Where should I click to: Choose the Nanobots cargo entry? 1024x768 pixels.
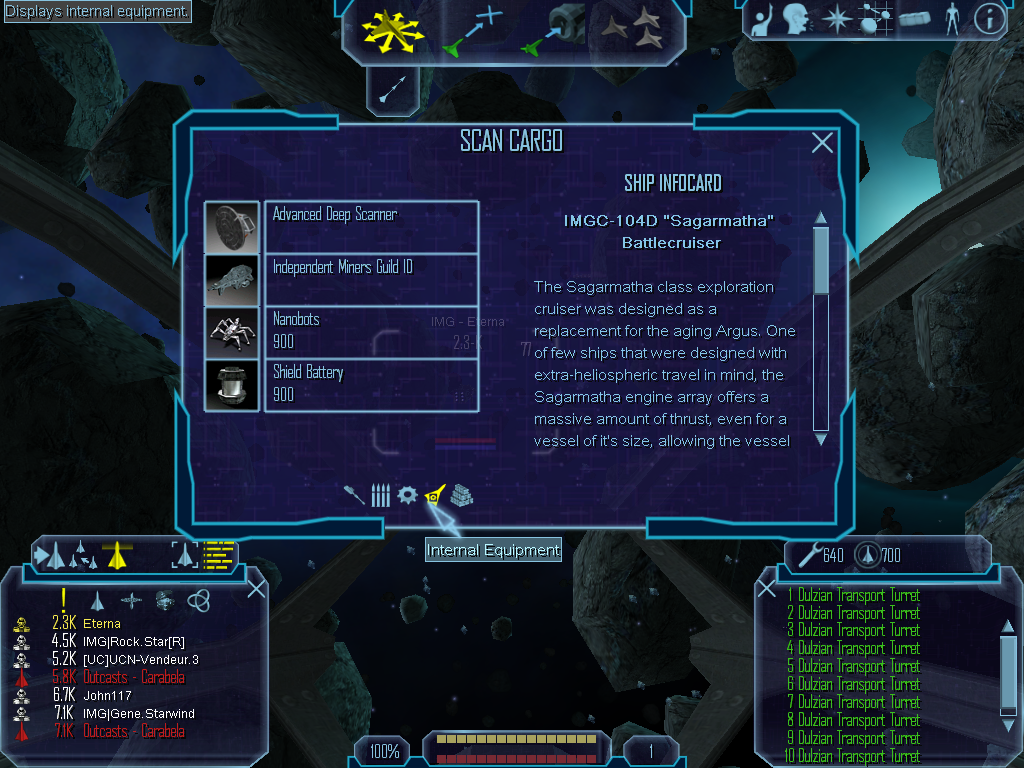click(x=371, y=331)
